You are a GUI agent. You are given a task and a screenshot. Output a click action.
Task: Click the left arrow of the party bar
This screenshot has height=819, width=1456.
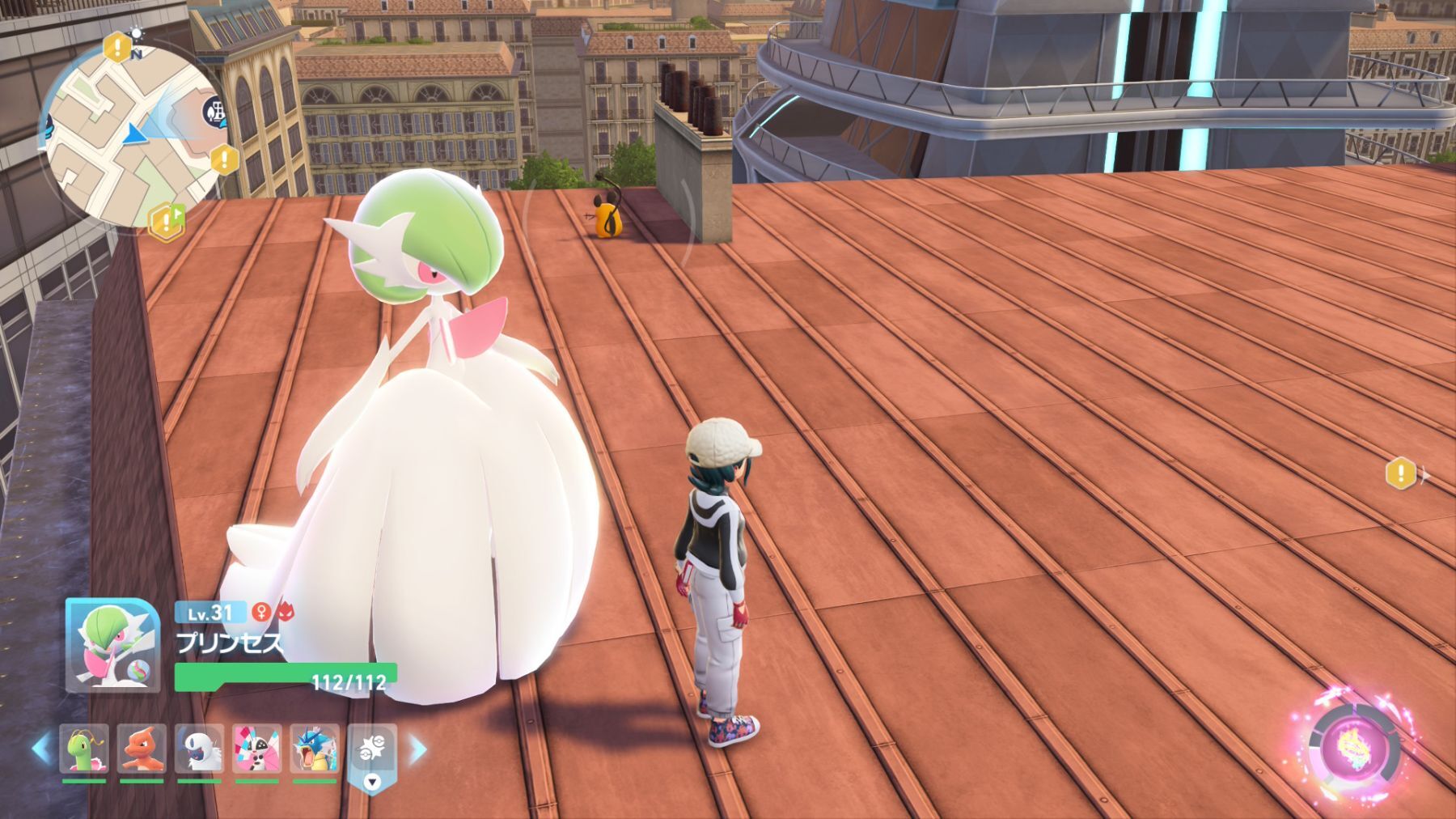point(41,749)
